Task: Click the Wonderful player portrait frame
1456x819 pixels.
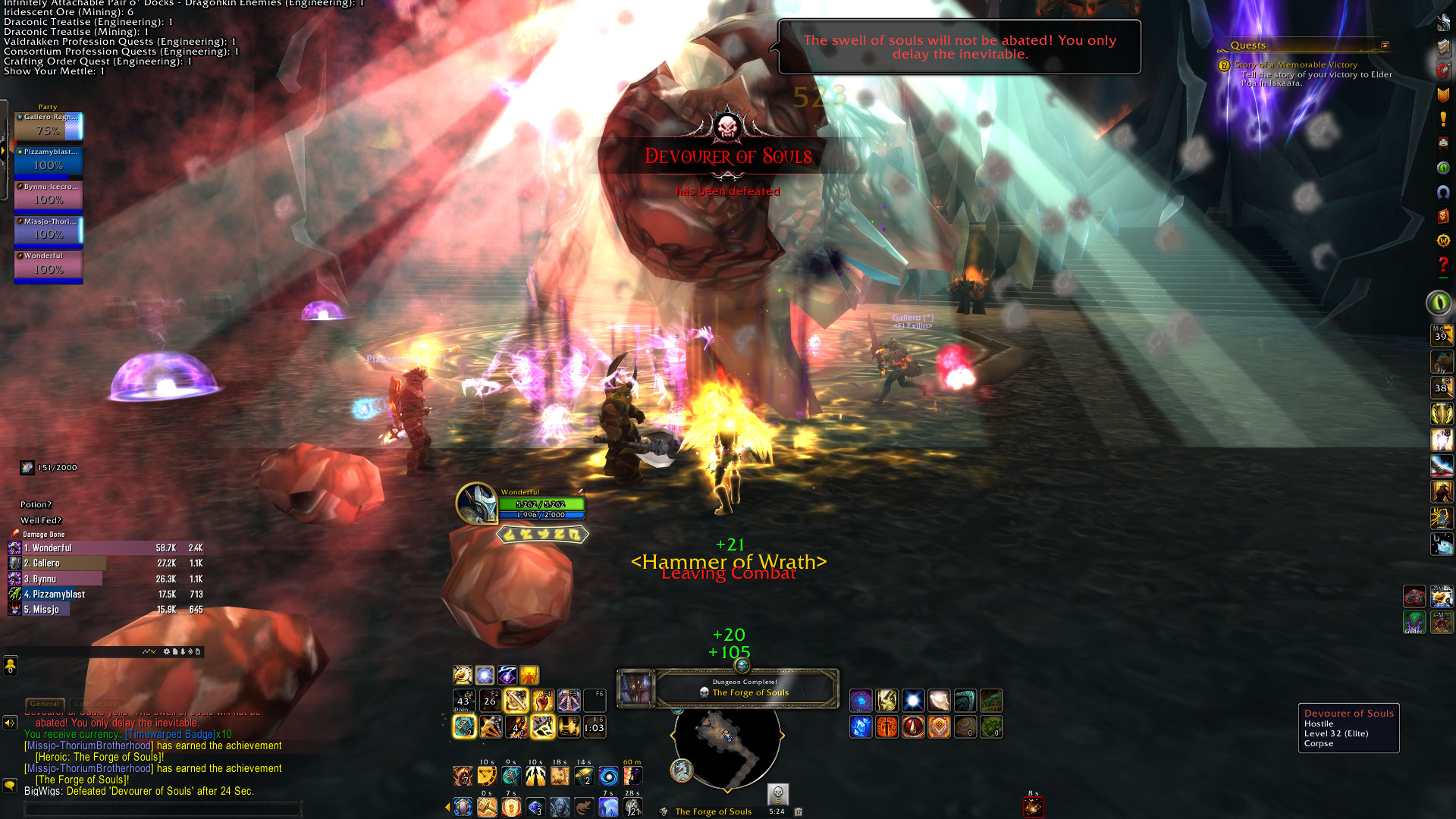Action: point(476,503)
